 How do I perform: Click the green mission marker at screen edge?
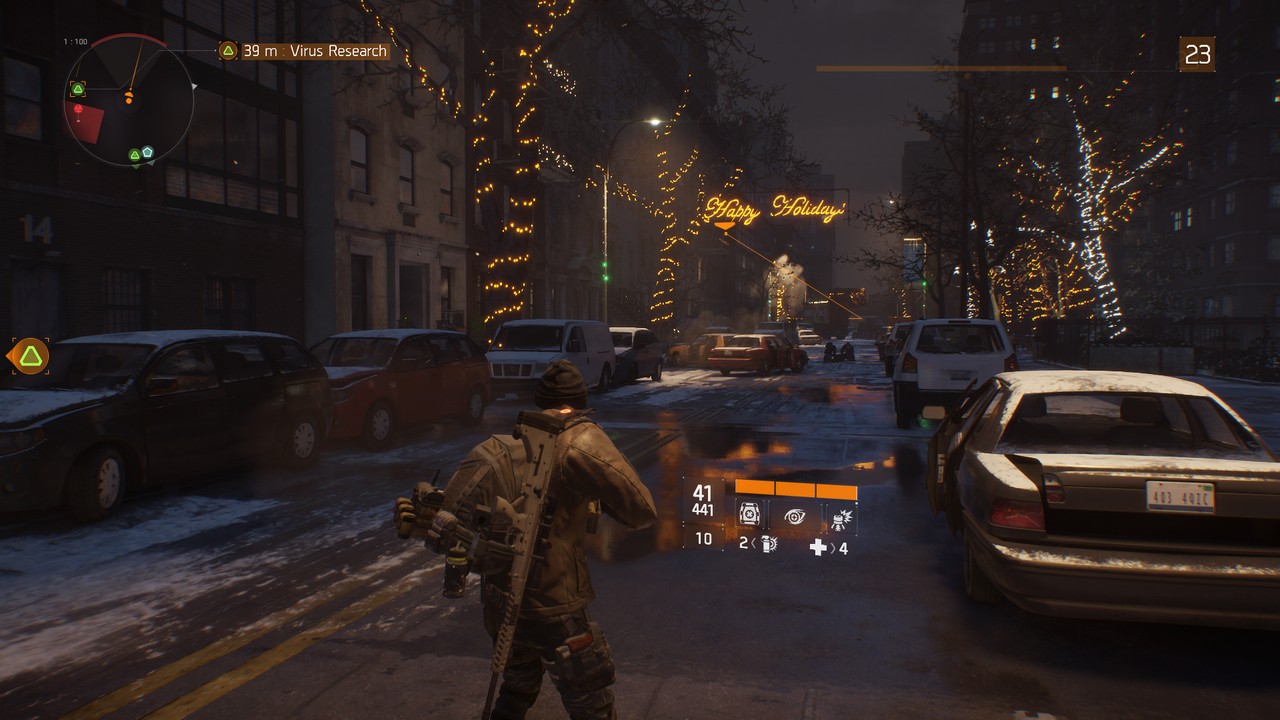pos(31,356)
